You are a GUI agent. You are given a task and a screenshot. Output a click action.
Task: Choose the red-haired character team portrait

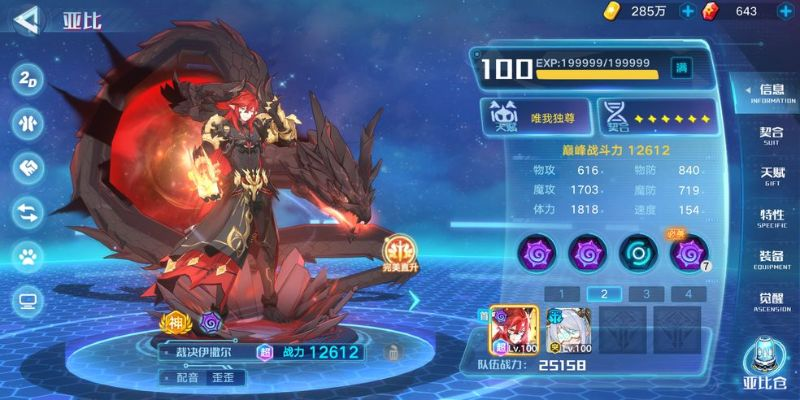pyautogui.click(x=514, y=328)
